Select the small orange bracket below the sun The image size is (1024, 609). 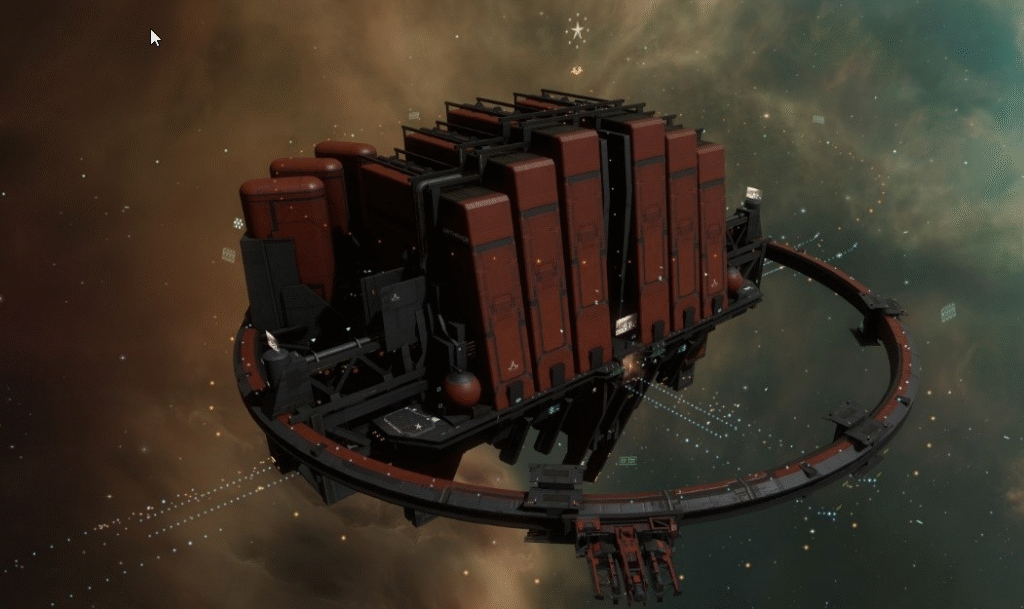pyautogui.click(x=576, y=70)
